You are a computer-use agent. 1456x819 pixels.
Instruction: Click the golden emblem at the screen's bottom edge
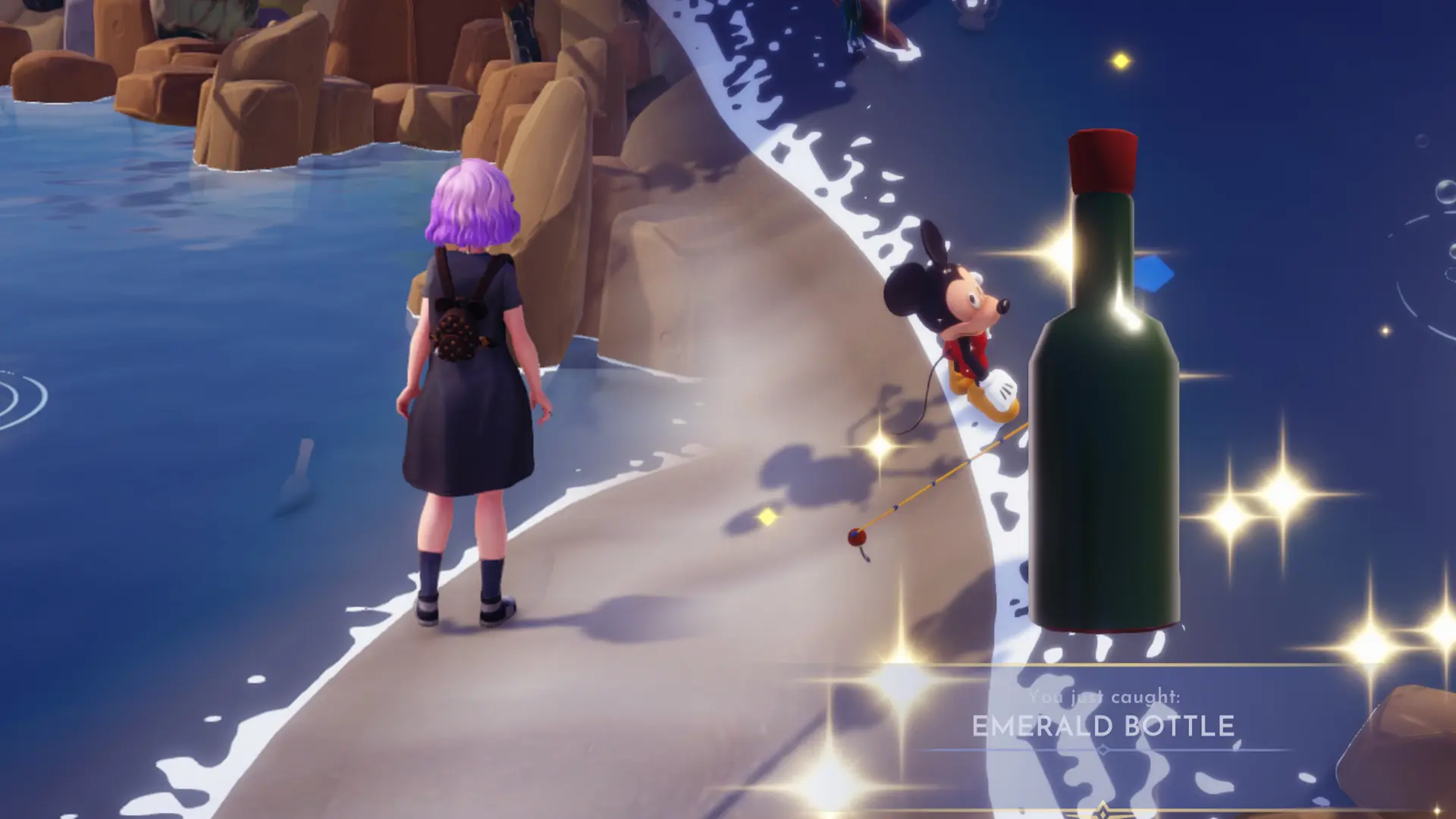point(1102,813)
